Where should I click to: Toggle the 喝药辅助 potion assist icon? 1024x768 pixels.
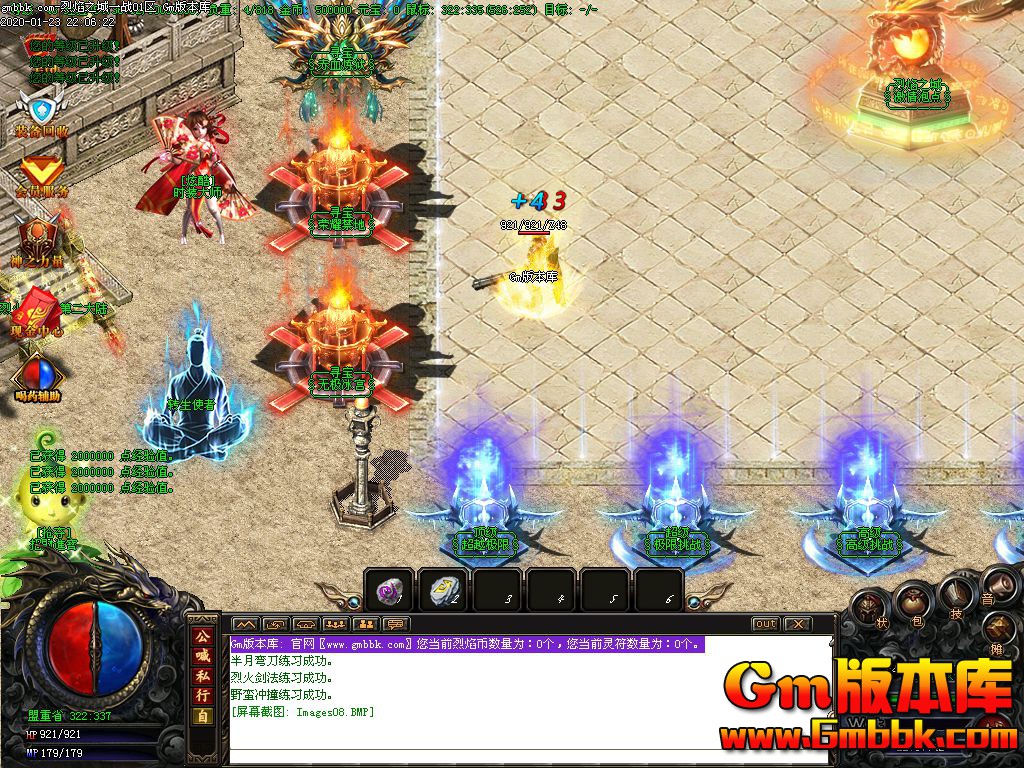(39, 376)
